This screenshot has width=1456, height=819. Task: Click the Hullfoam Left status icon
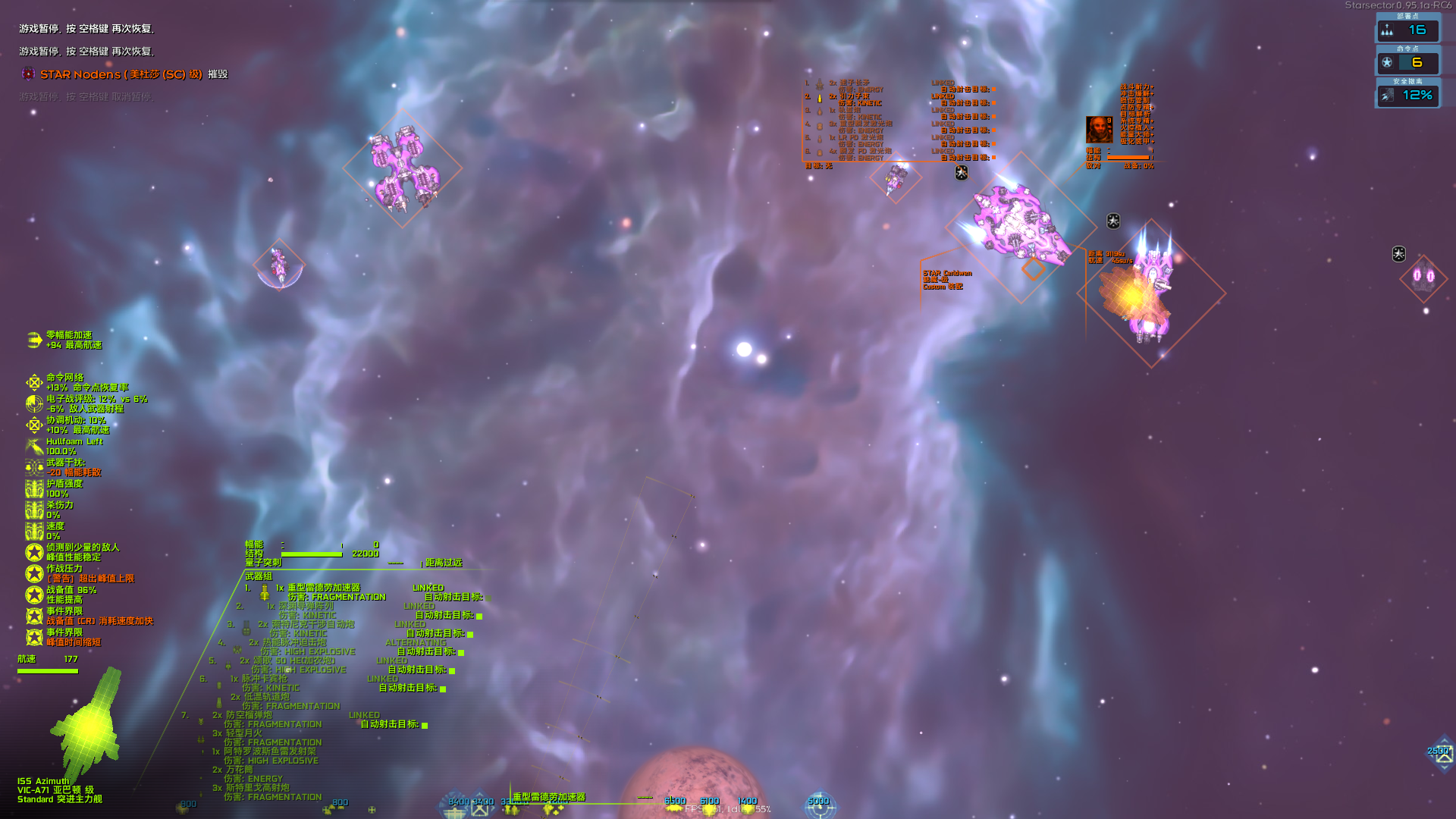[x=34, y=446]
